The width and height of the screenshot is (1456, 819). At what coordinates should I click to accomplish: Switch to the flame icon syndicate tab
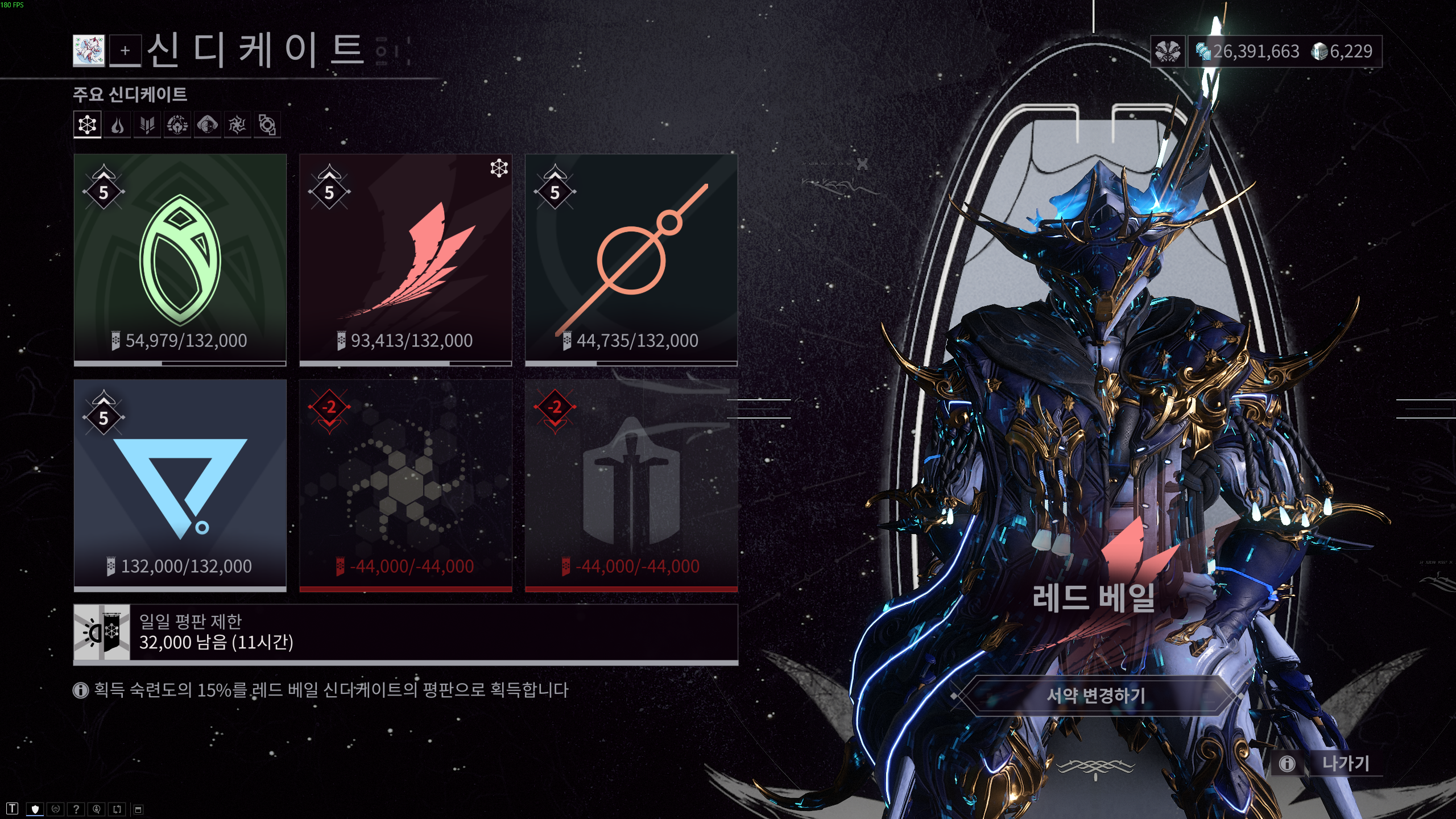117,125
